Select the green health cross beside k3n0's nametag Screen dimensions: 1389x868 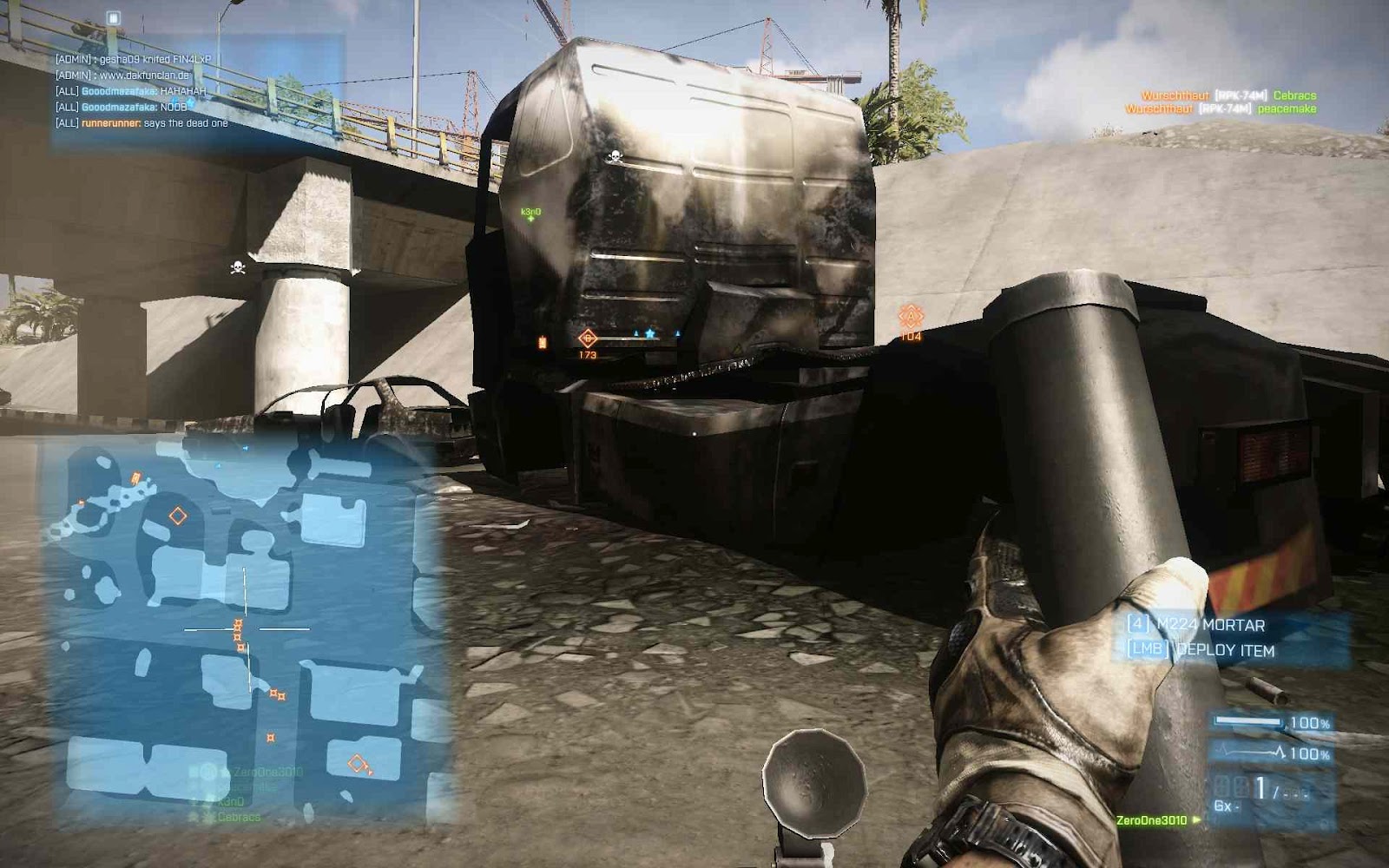coord(530,219)
